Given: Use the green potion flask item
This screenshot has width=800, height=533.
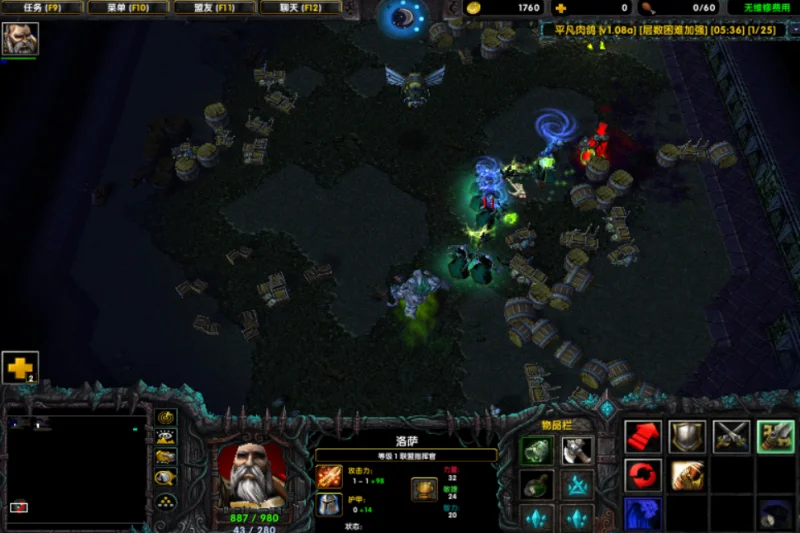Looking at the screenshot, I should click(x=537, y=486).
